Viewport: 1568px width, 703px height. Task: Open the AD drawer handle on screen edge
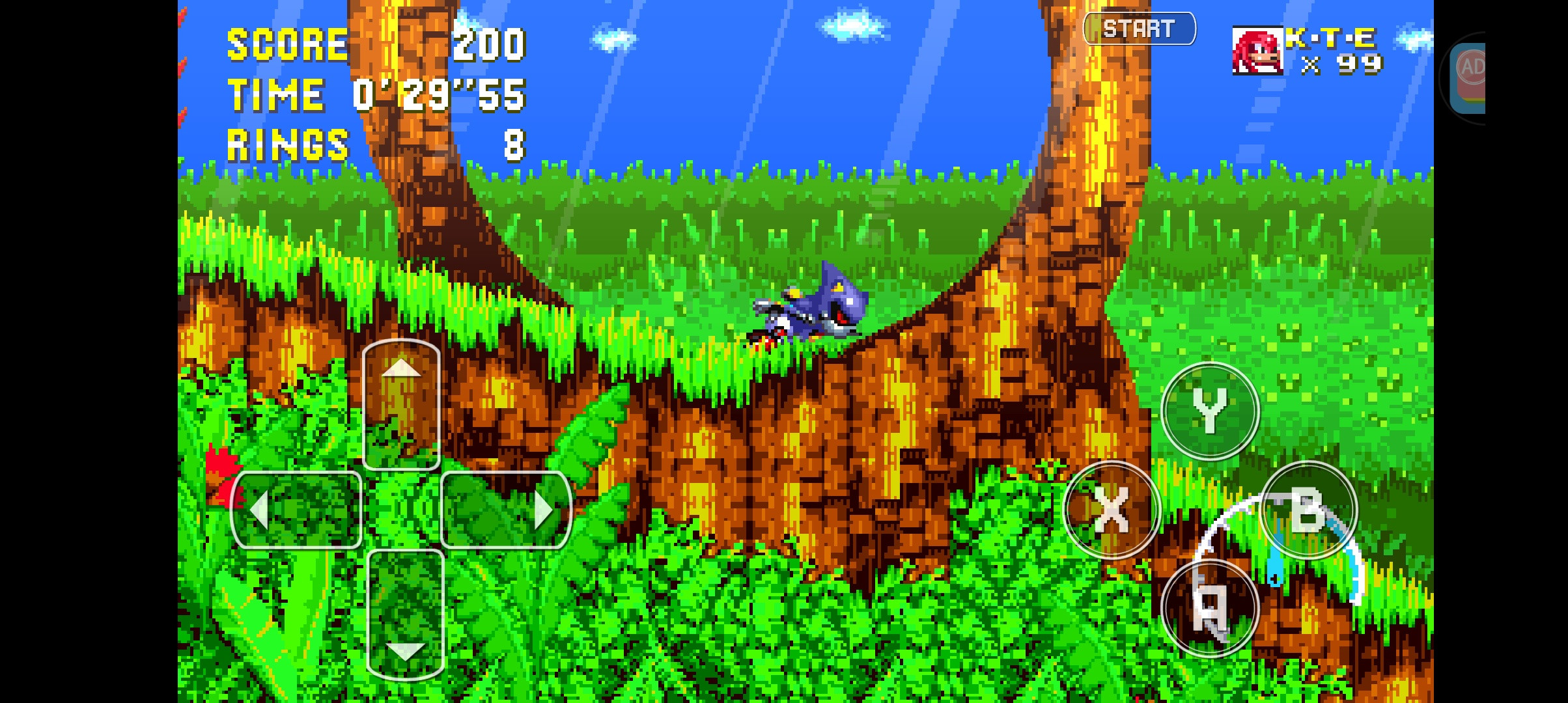pos(1468,76)
